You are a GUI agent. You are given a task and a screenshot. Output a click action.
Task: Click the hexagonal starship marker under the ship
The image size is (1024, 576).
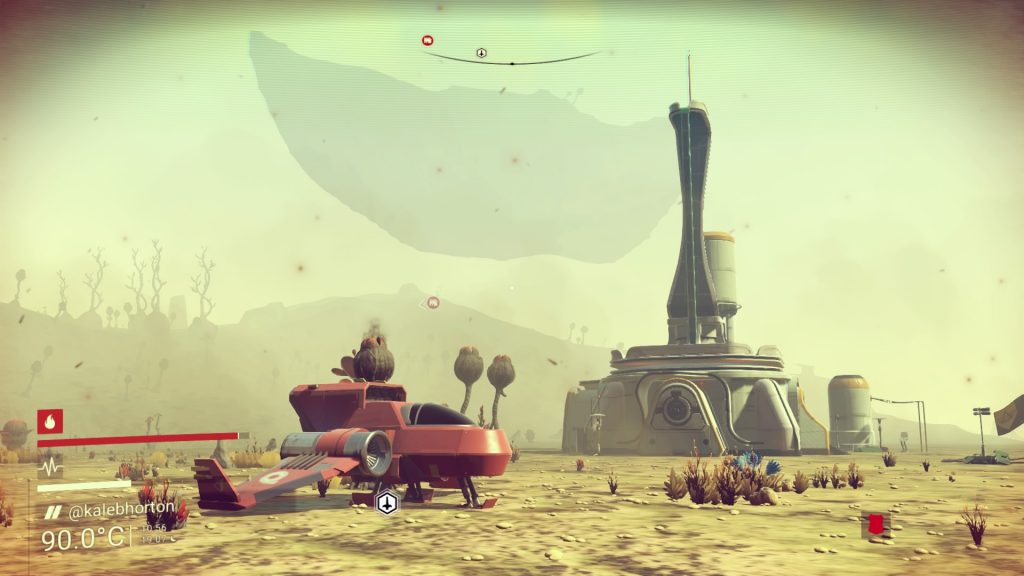[387, 503]
